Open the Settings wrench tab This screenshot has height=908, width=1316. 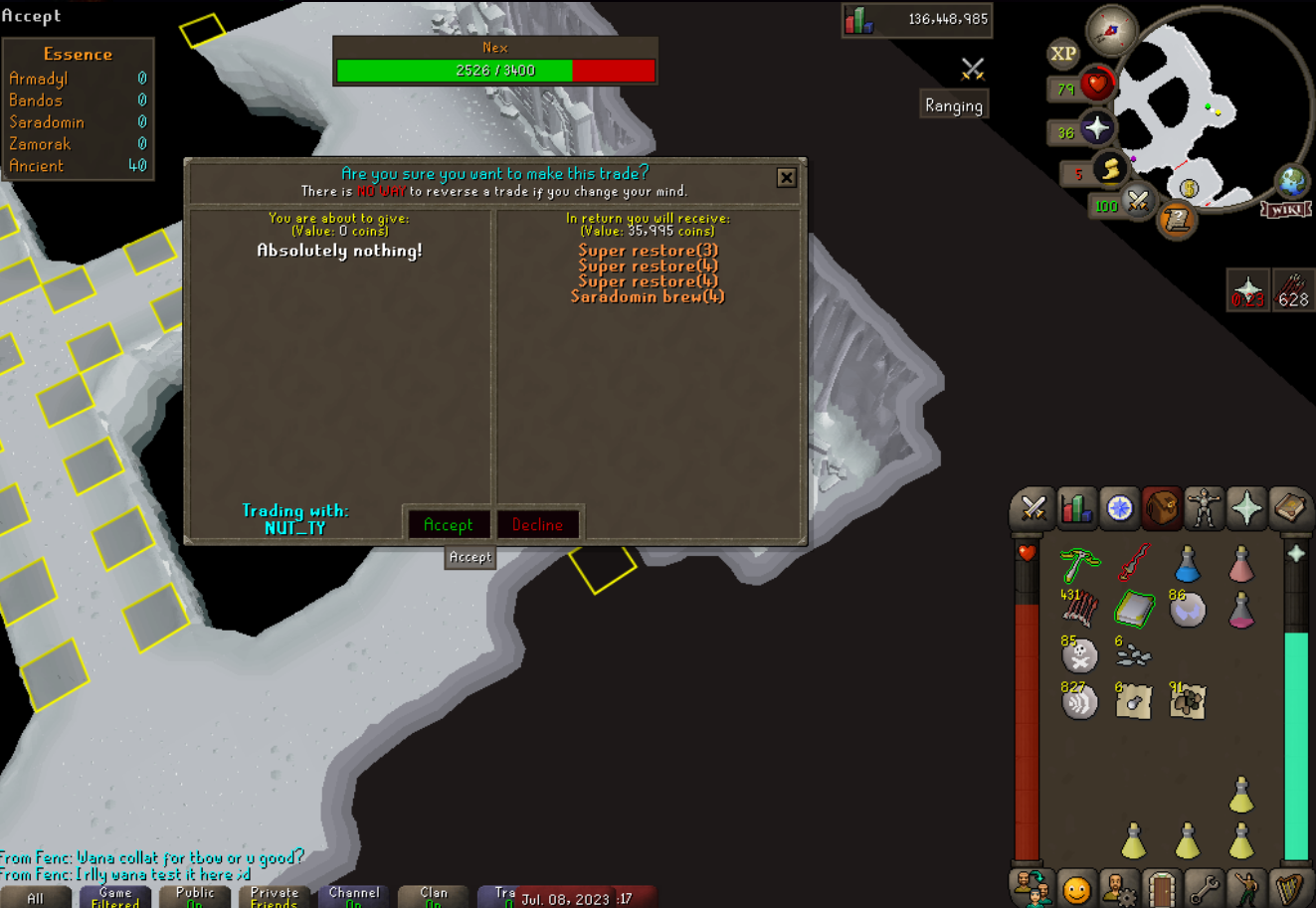1204,888
